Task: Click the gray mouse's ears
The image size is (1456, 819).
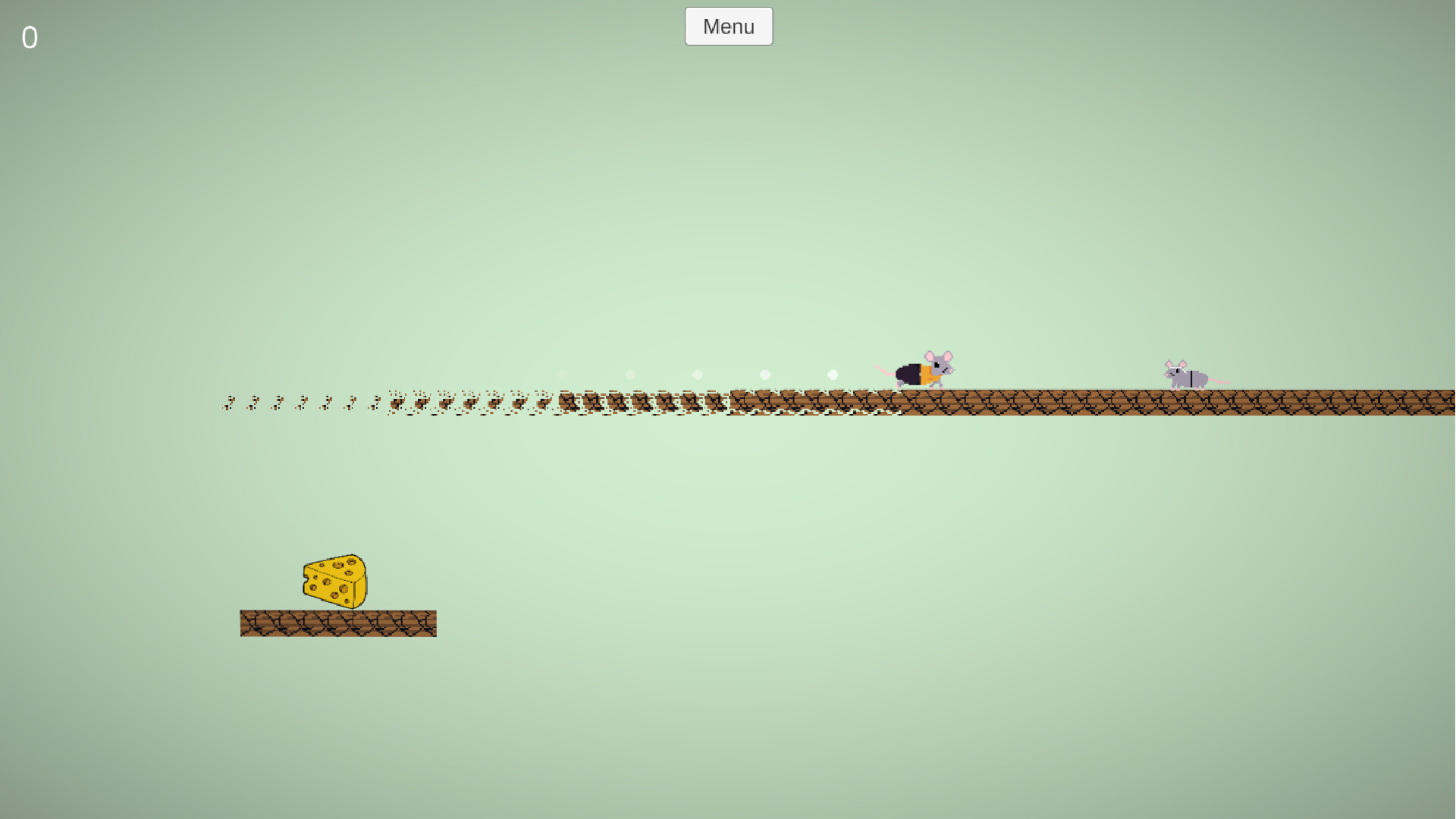Action: [x=1174, y=362]
